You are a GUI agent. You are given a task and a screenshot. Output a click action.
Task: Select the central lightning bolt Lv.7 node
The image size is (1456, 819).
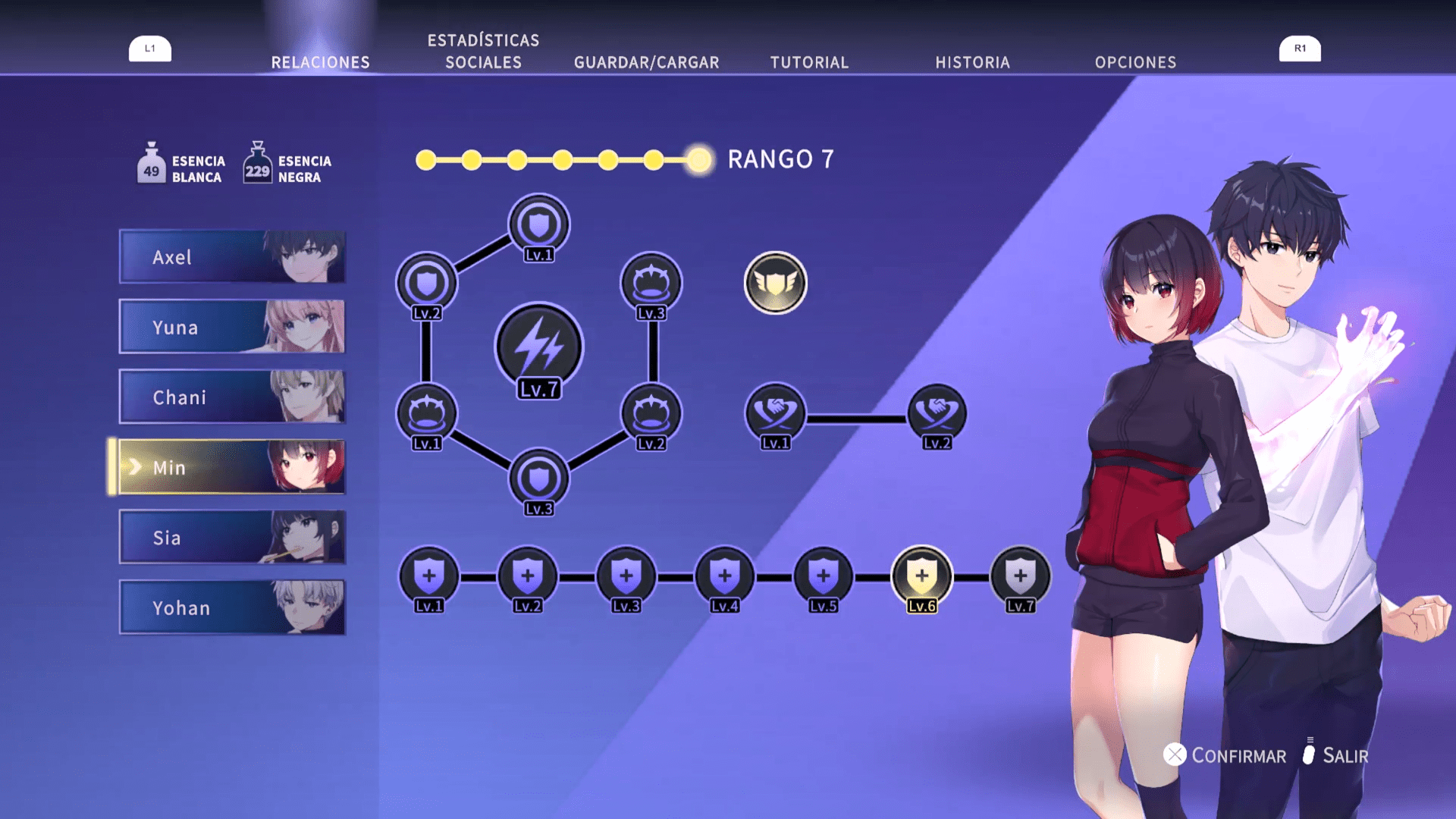(538, 348)
